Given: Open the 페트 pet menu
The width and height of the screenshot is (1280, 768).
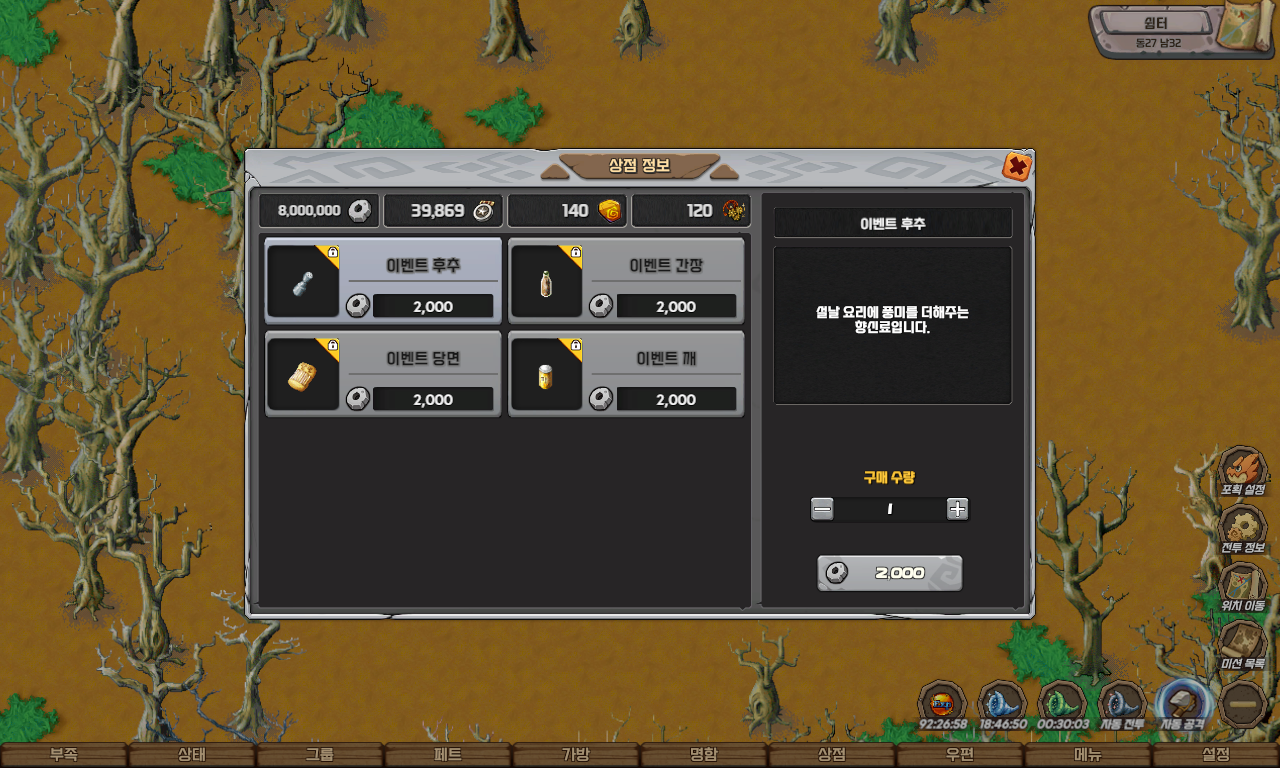Looking at the screenshot, I should click(x=448, y=755).
